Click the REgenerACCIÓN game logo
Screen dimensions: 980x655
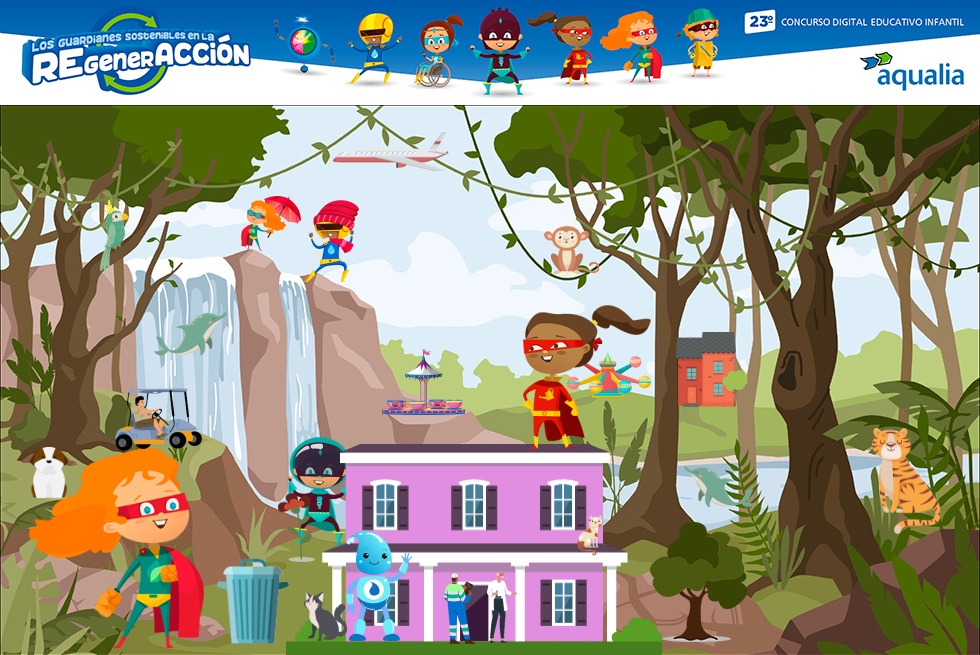click(136, 56)
